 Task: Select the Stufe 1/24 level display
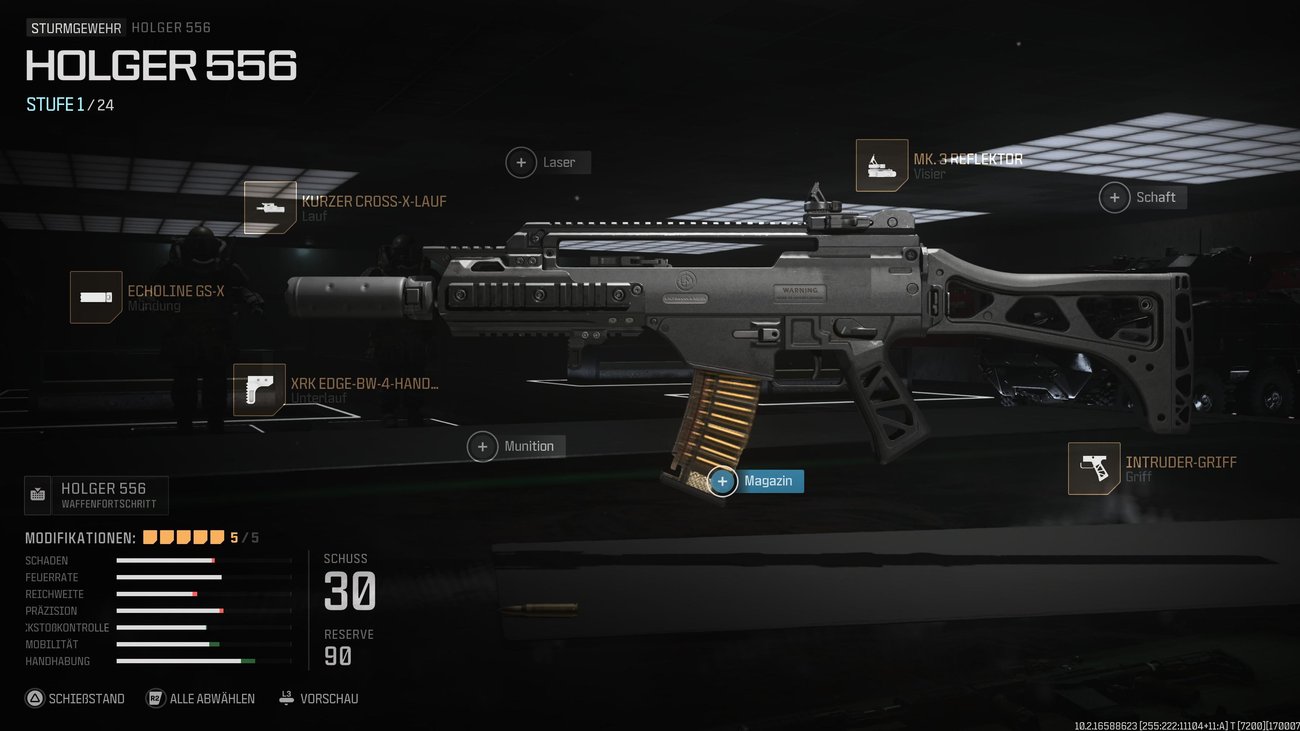point(69,104)
